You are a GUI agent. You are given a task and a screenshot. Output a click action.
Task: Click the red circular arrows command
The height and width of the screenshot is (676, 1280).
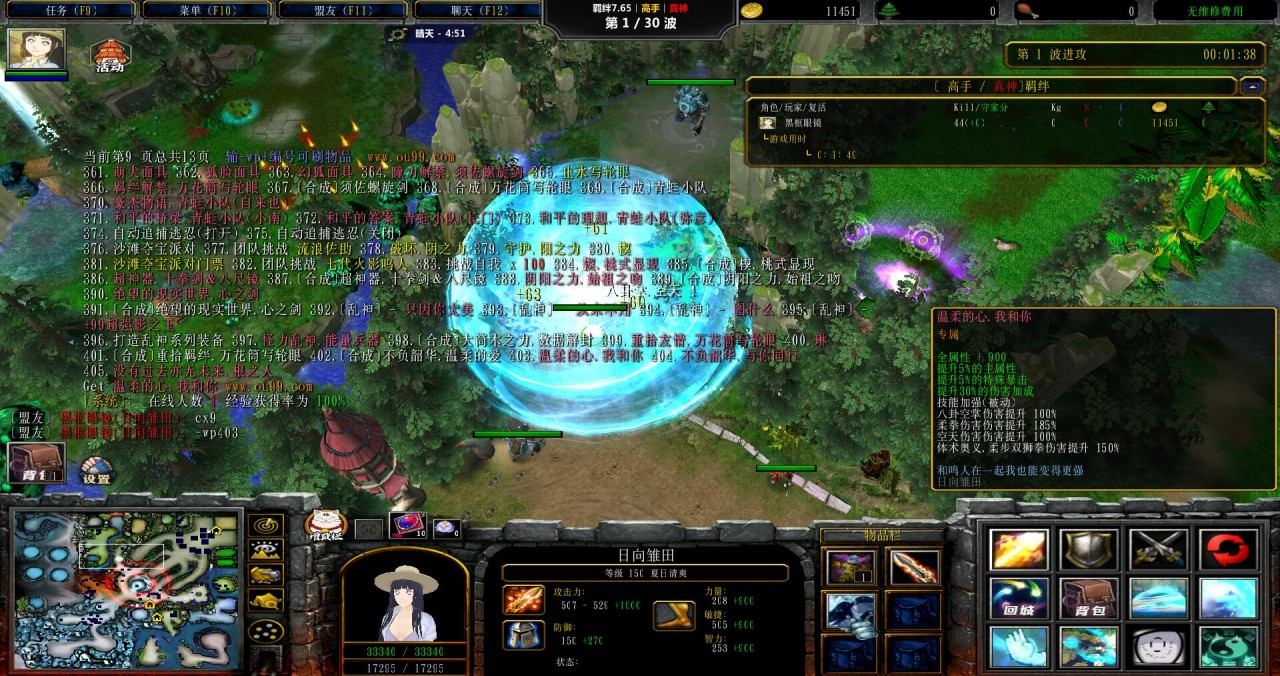click(1227, 550)
